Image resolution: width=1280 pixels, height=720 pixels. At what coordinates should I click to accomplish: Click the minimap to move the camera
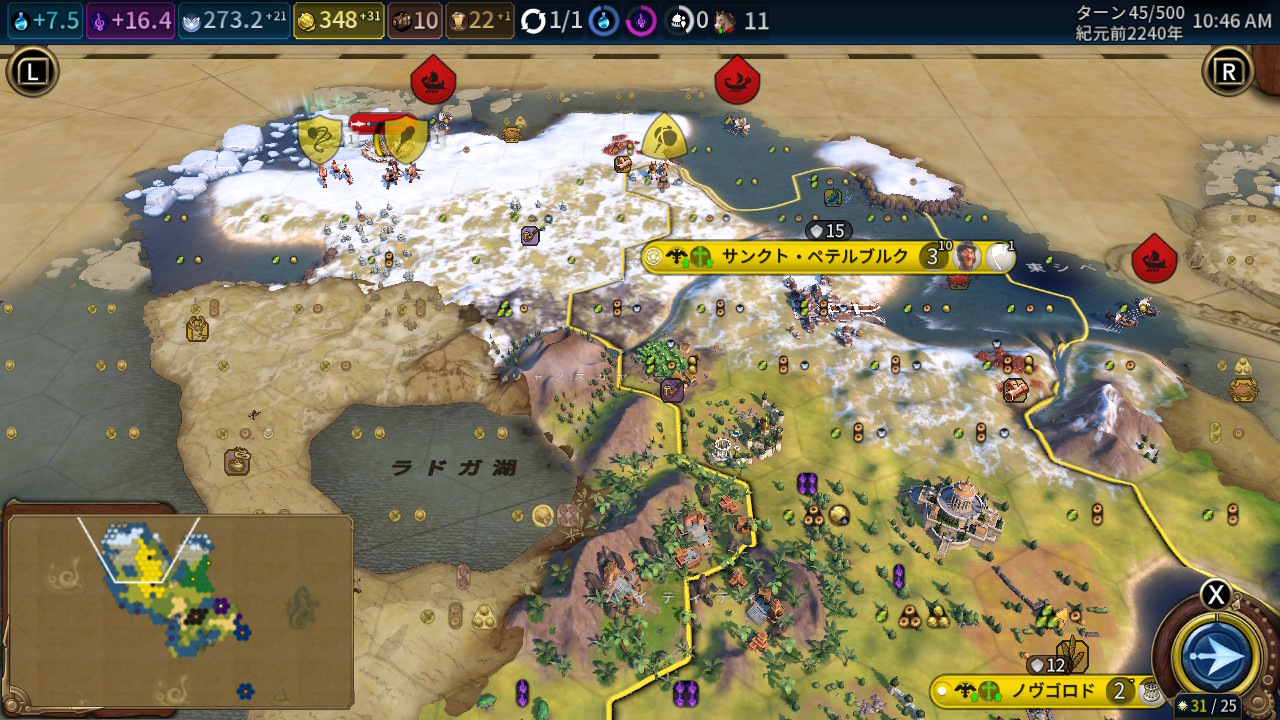180,610
